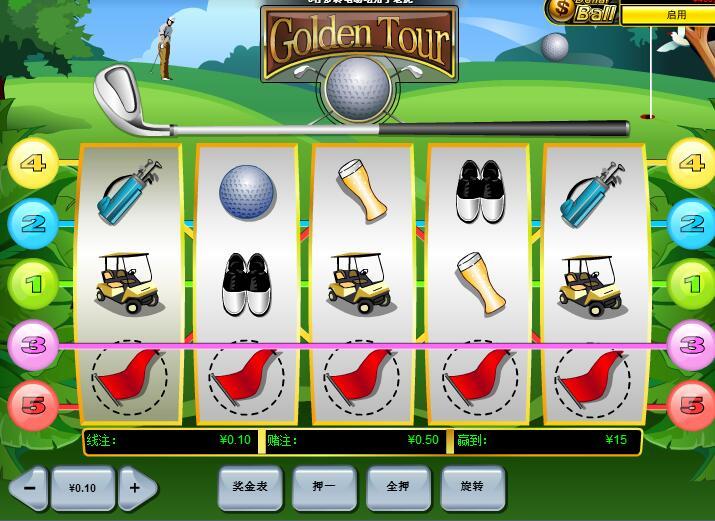Pick payline 5 on the left side
715x521 pixels.
click(x=33, y=405)
